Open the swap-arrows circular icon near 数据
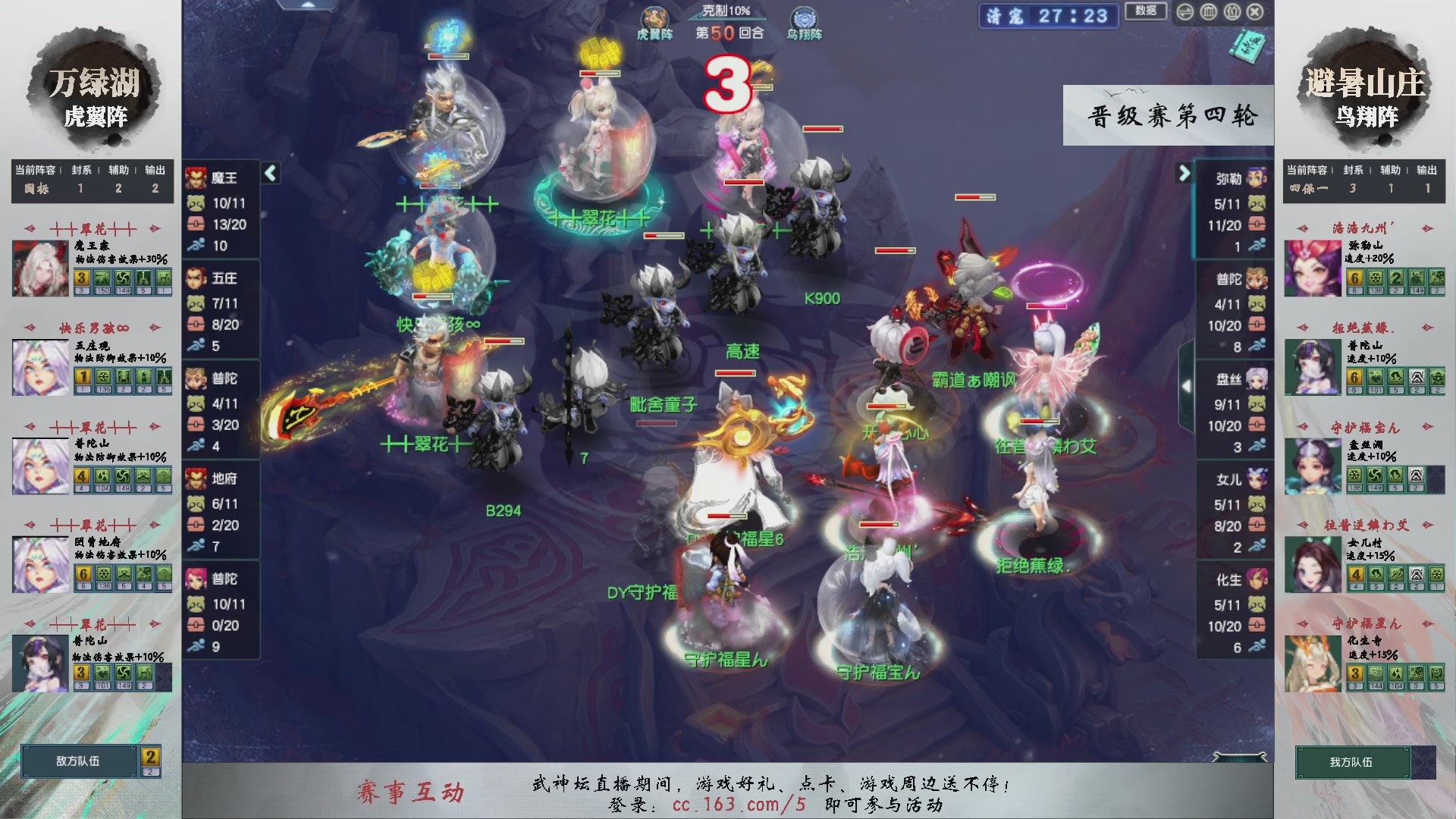Screen dimensions: 1456x819 [x=1185, y=13]
